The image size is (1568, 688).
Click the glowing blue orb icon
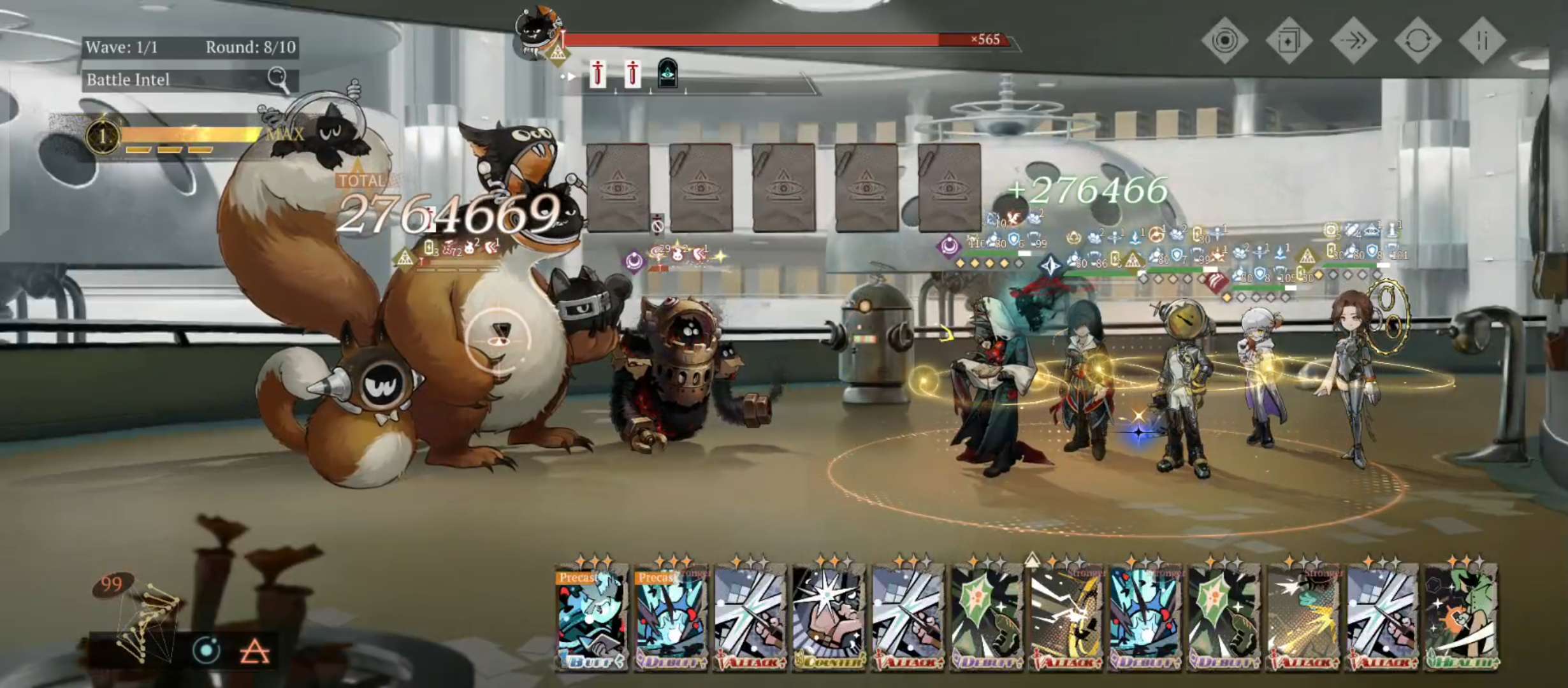[x=207, y=650]
